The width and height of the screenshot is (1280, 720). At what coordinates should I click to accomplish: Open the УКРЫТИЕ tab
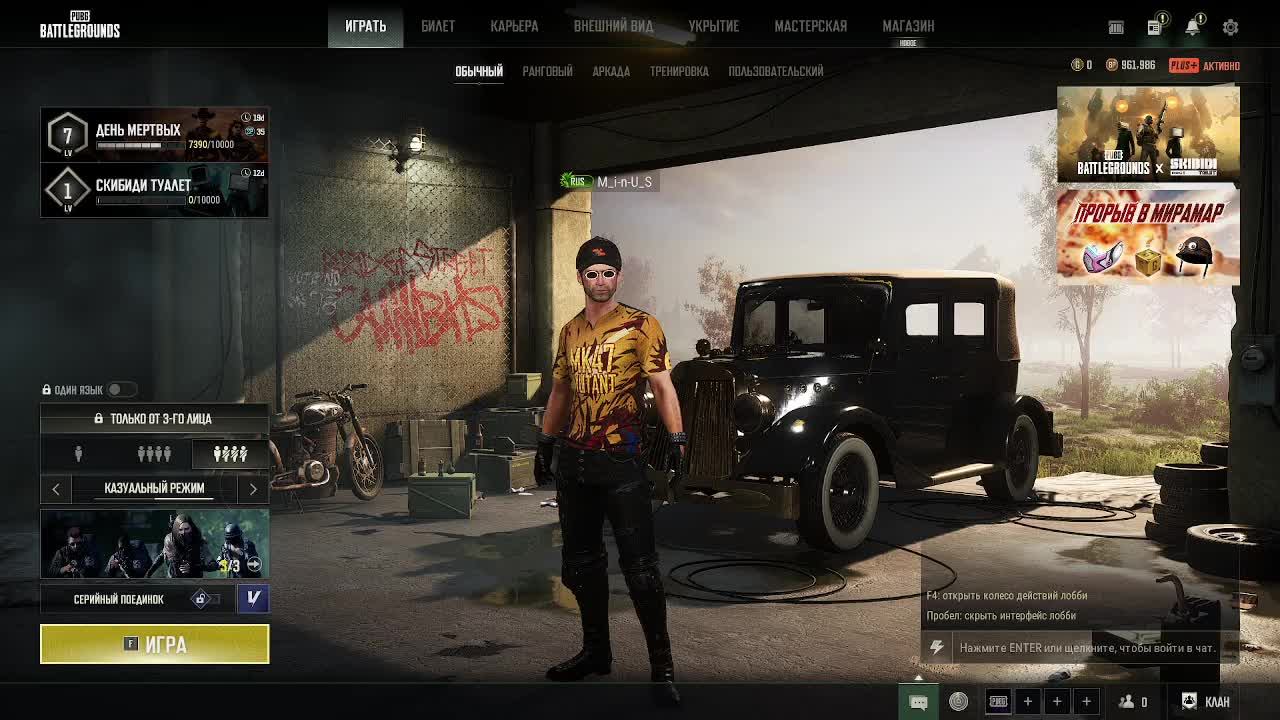713,26
